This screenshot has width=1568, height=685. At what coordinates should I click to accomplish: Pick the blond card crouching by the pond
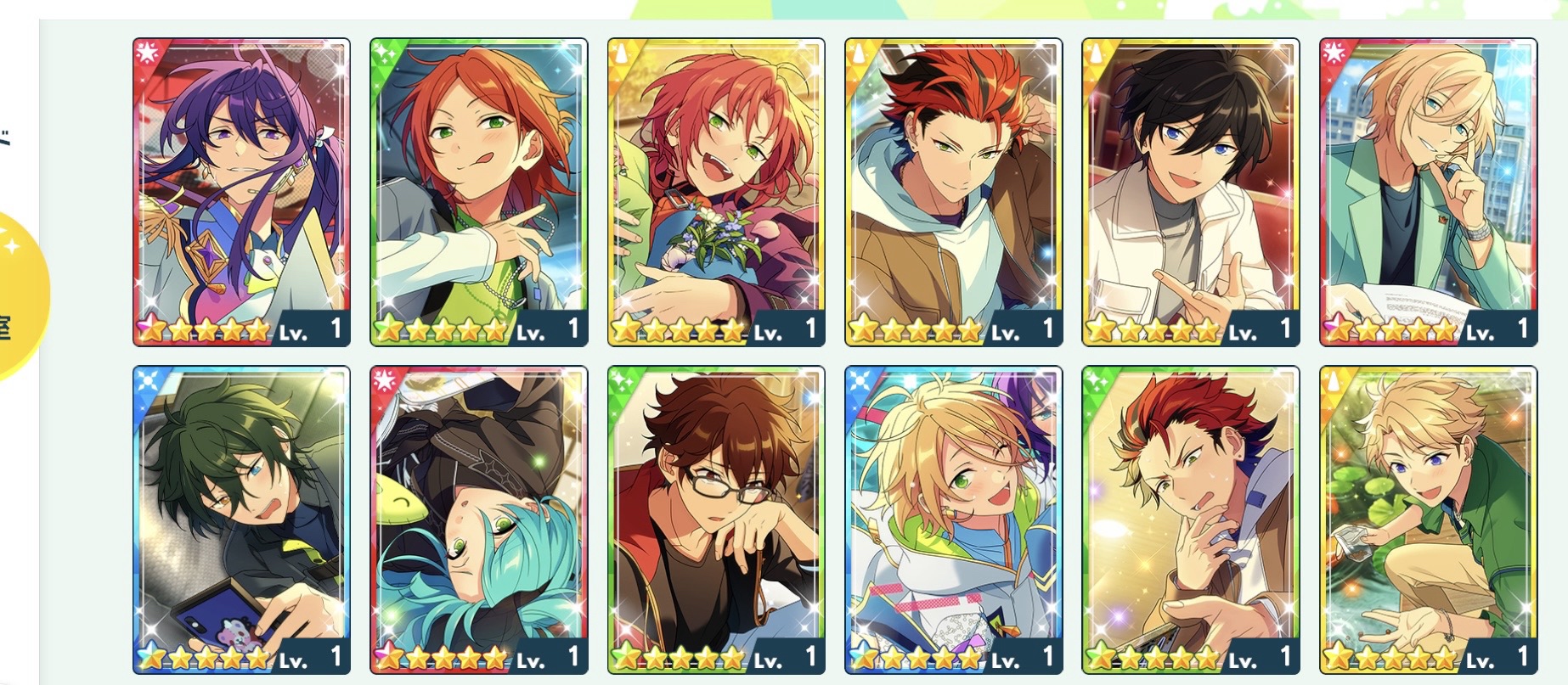(1428, 519)
